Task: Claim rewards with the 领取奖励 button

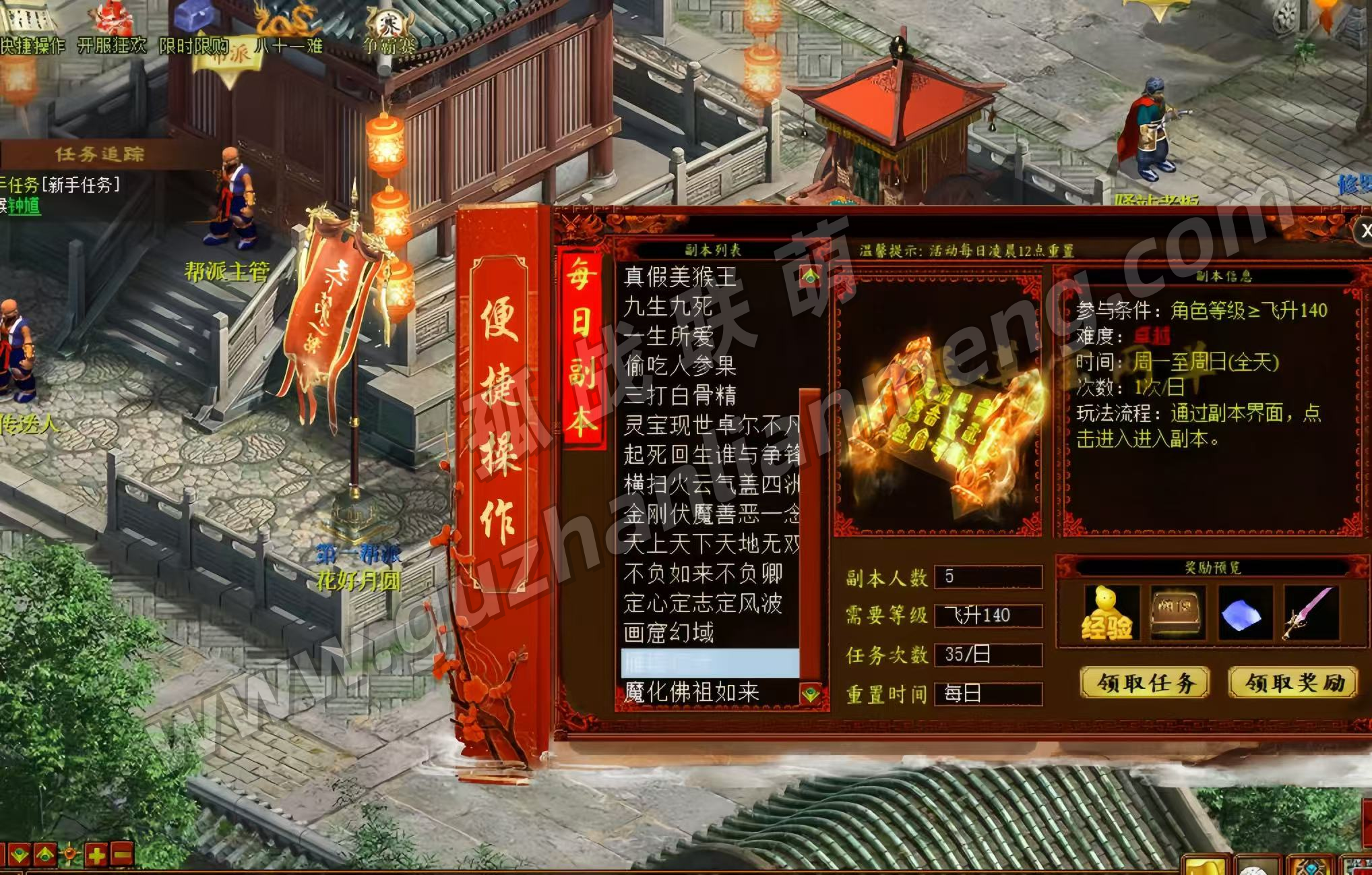Action: 1292,684
